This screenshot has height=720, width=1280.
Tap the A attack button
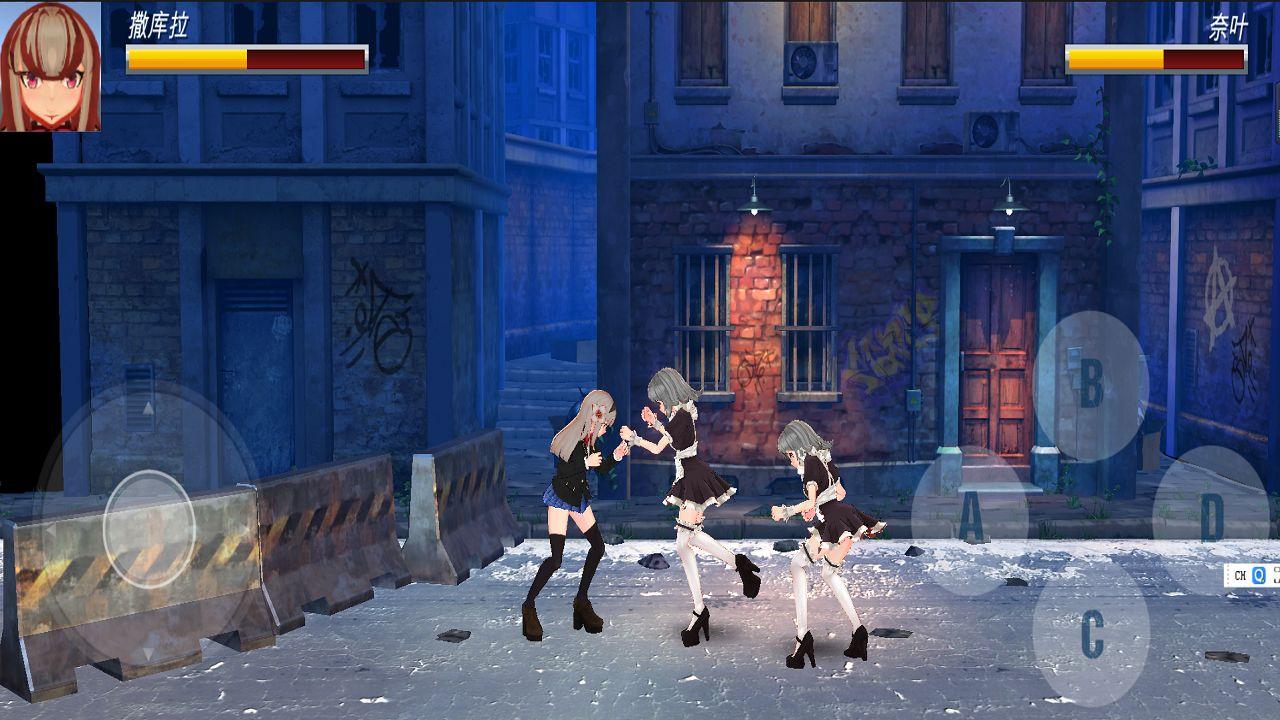tap(970, 518)
